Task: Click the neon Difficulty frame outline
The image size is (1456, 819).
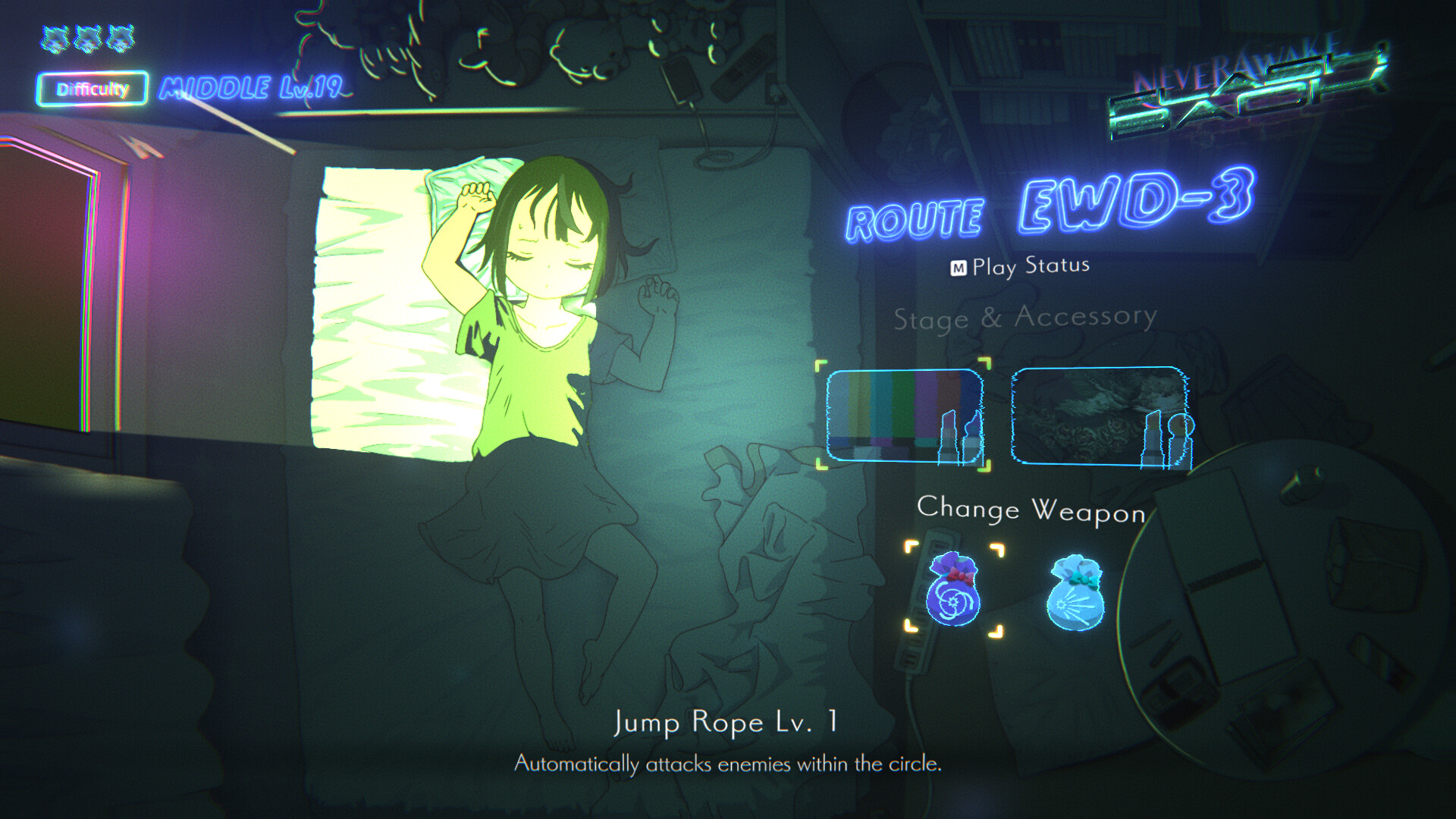Action: (x=93, y=89)
